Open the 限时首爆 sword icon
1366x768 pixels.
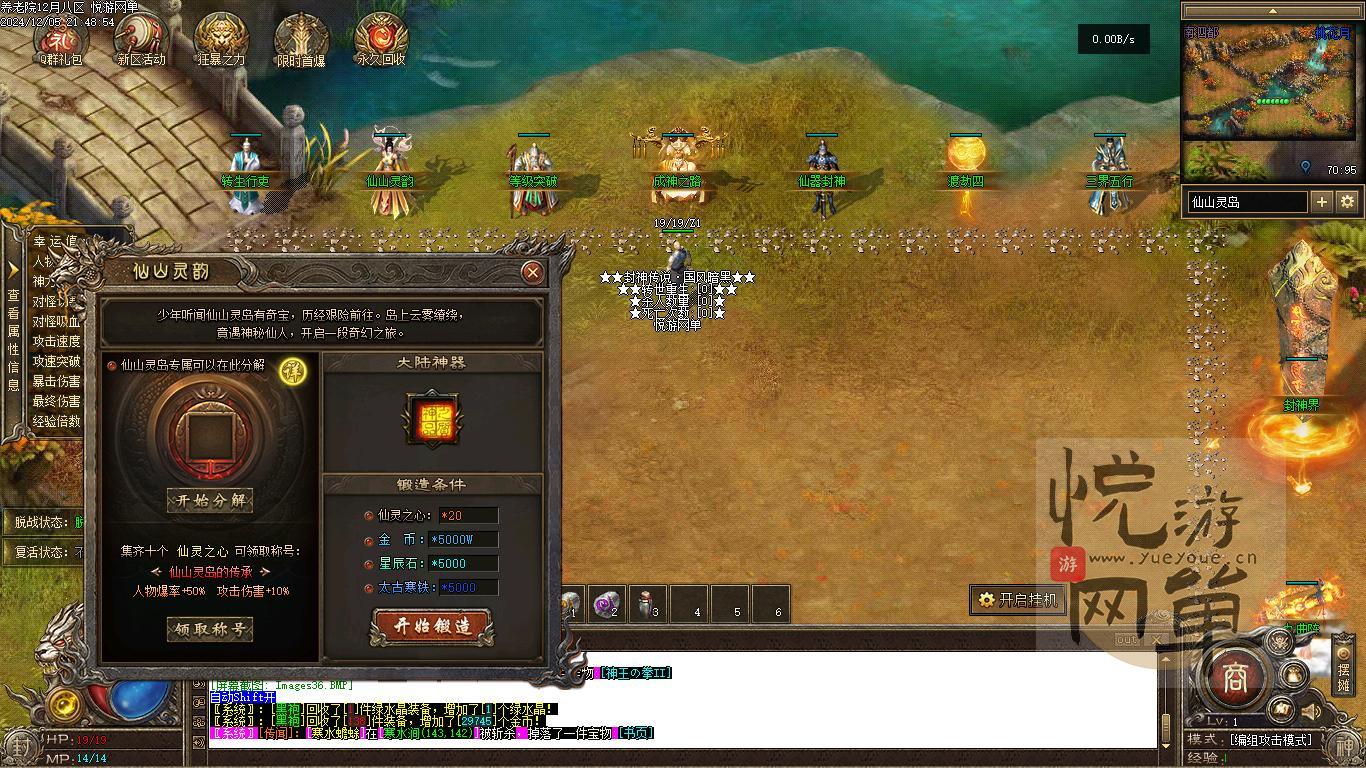coord(301,40)
